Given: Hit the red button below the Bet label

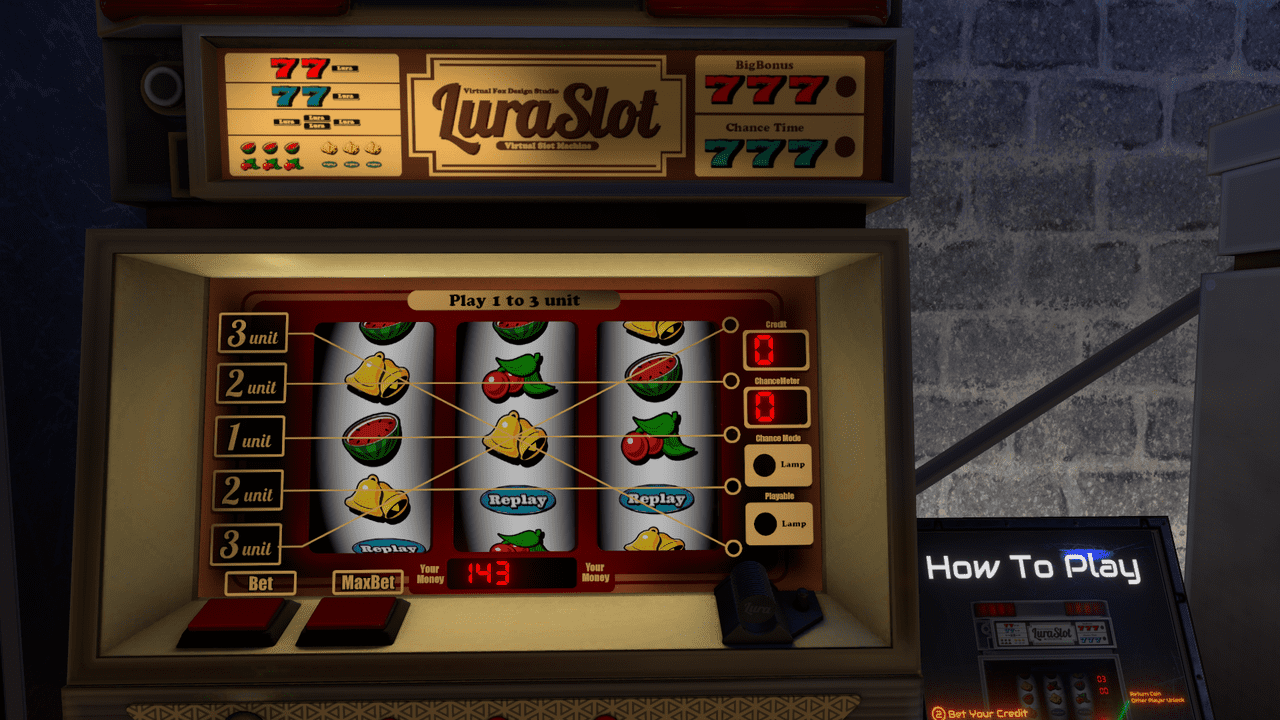Looking at the screenshot, I should point(239,618).
